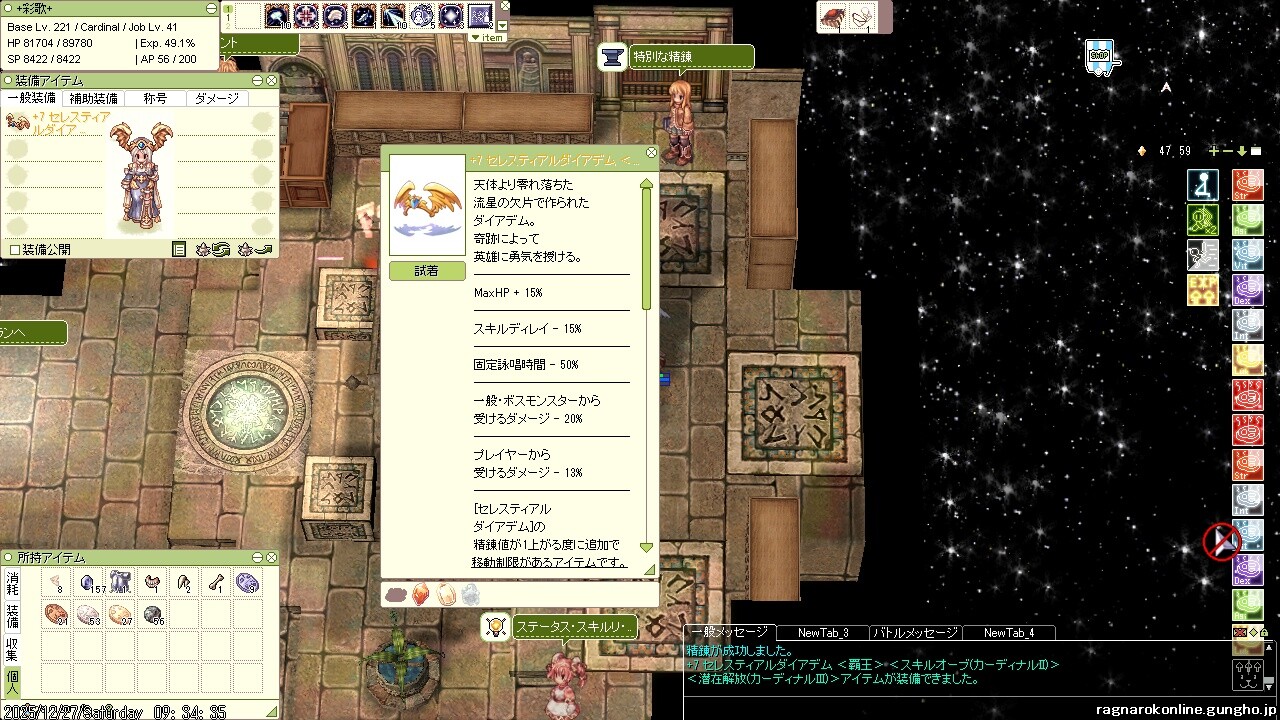The image size is (1280, 720).
Task: Click the 試着 try-on button
Action: [x=427, y=271]
